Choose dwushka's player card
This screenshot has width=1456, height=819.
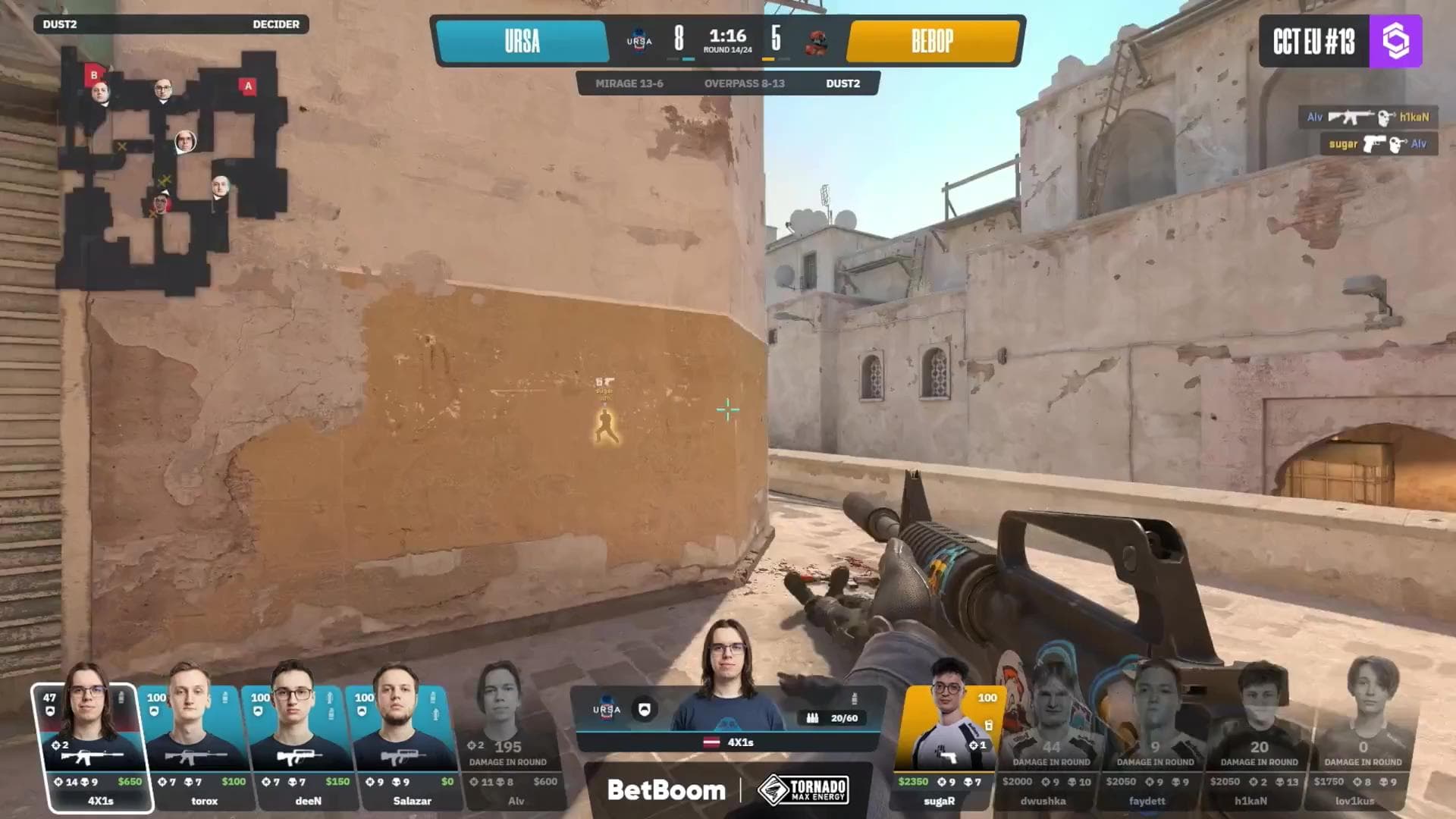coord(1050,747)
